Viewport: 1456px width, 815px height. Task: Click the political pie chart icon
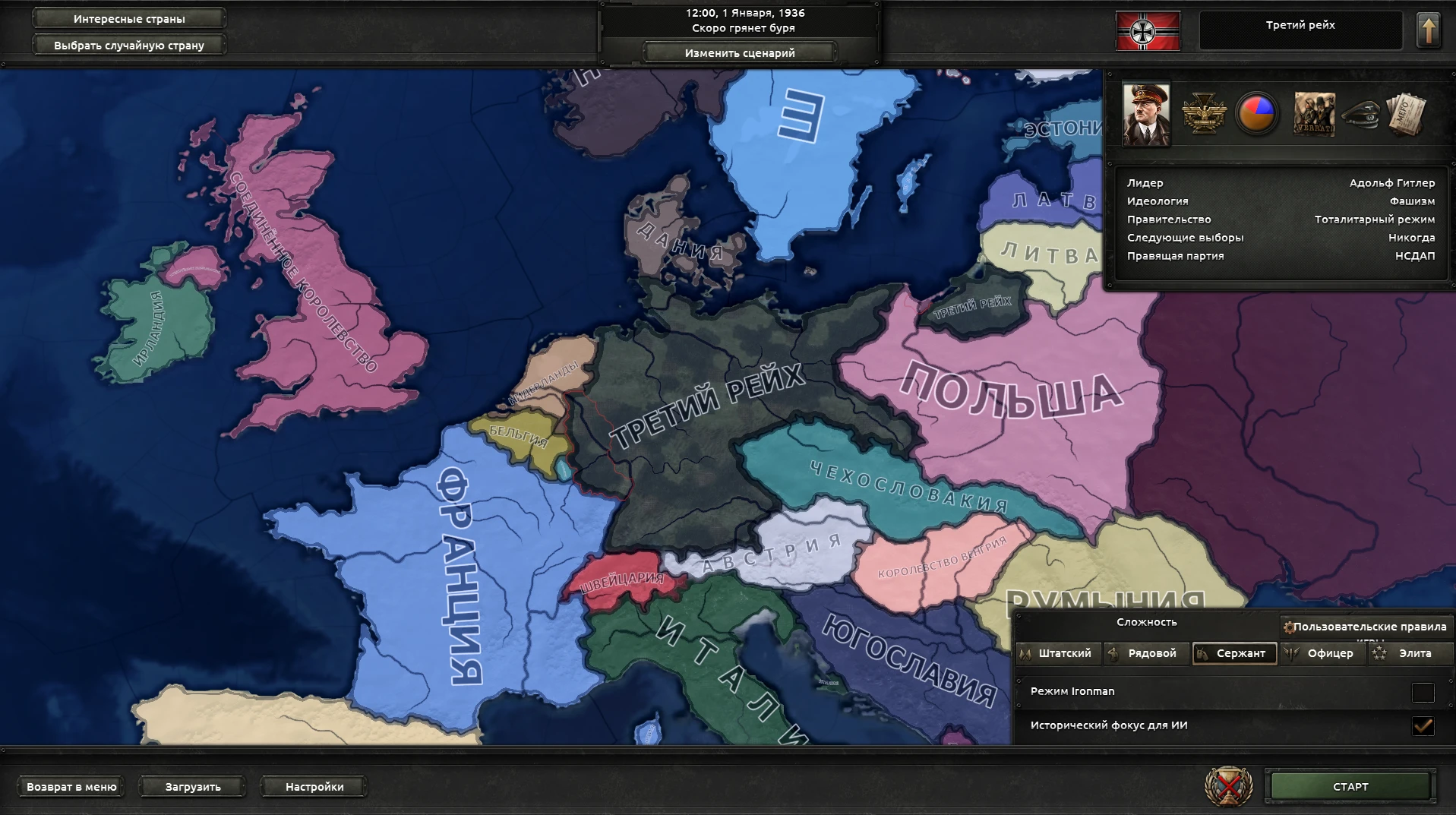1256,114
